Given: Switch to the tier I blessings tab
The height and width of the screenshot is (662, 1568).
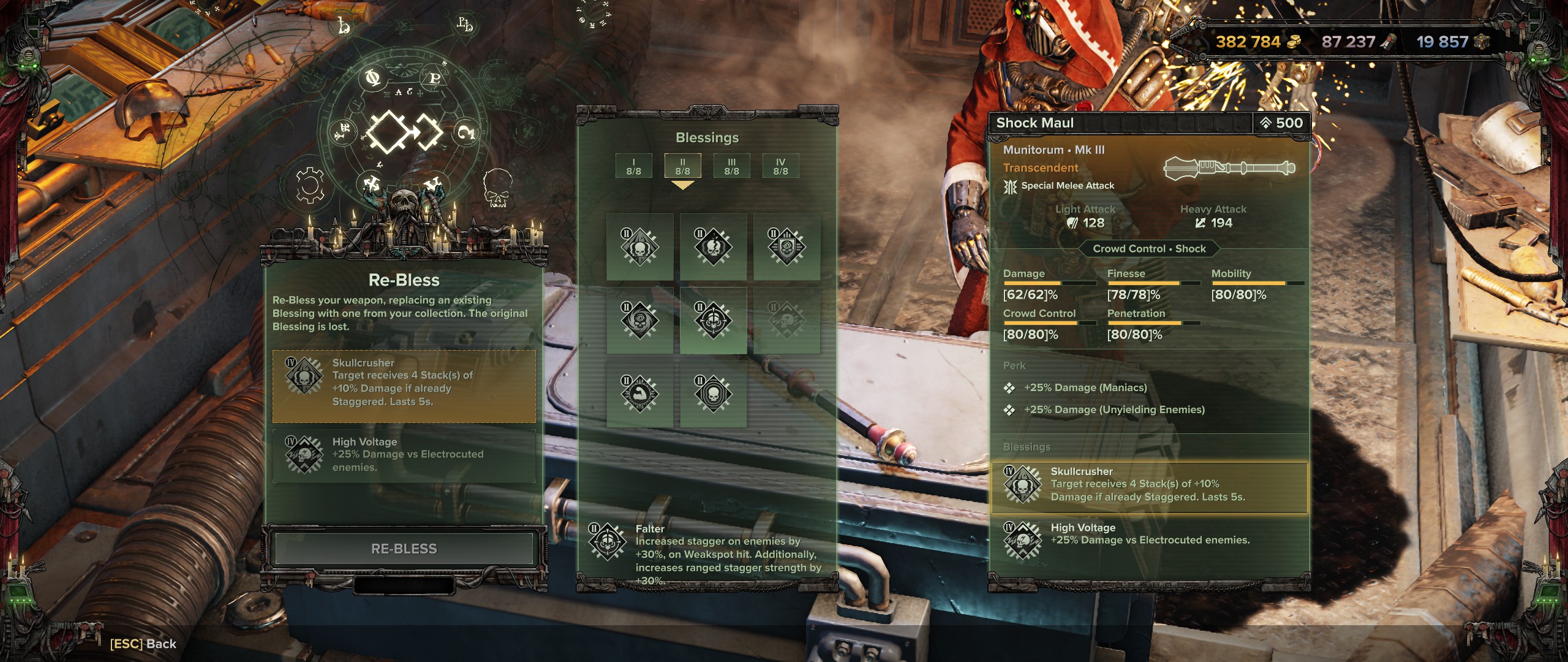Looking at the screenshot, I should click(633, 166).
